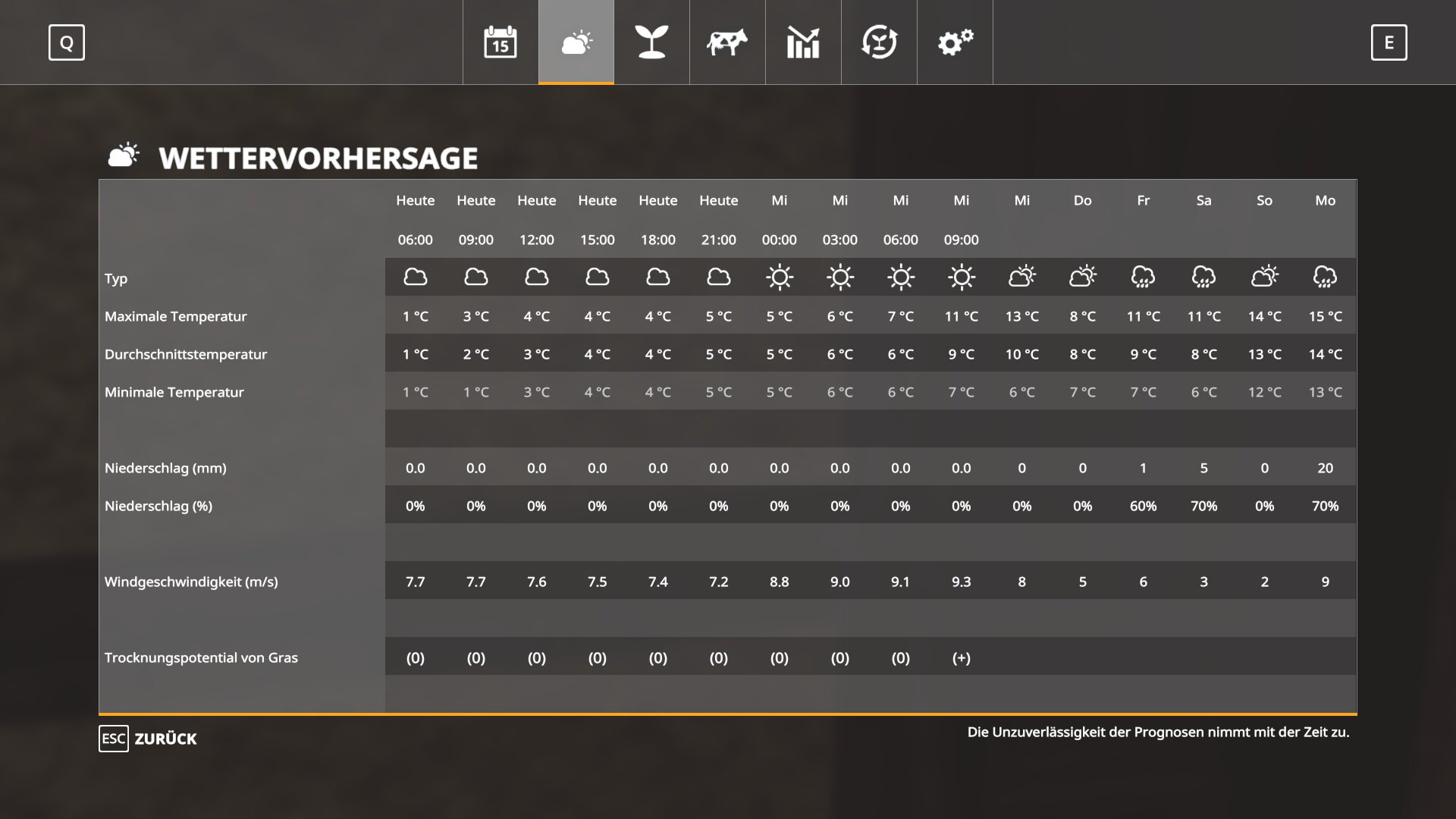Screen dimensions: 1456x819
Task: Open the calendar tab
Action: pos(500,42)
